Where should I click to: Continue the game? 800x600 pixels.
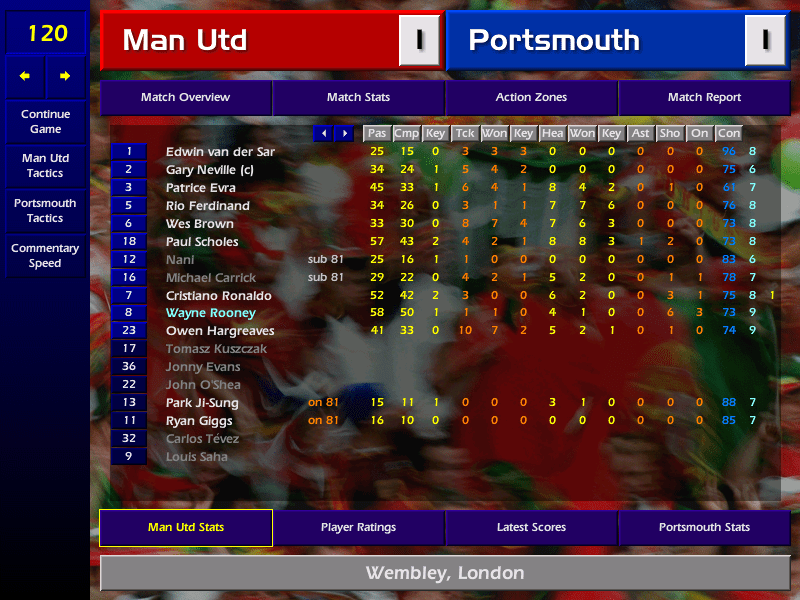point(45,121)
